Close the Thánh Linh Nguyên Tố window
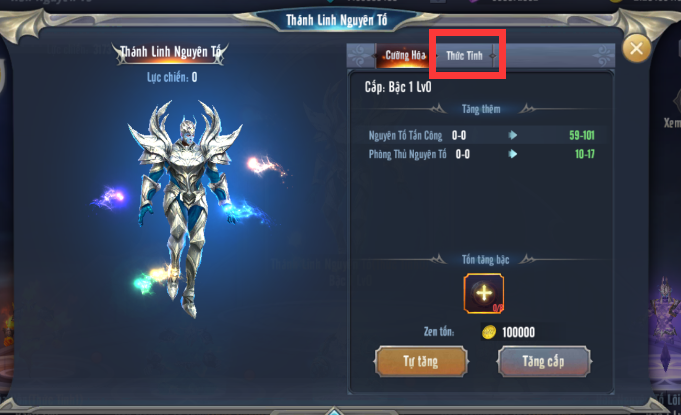 636,48
